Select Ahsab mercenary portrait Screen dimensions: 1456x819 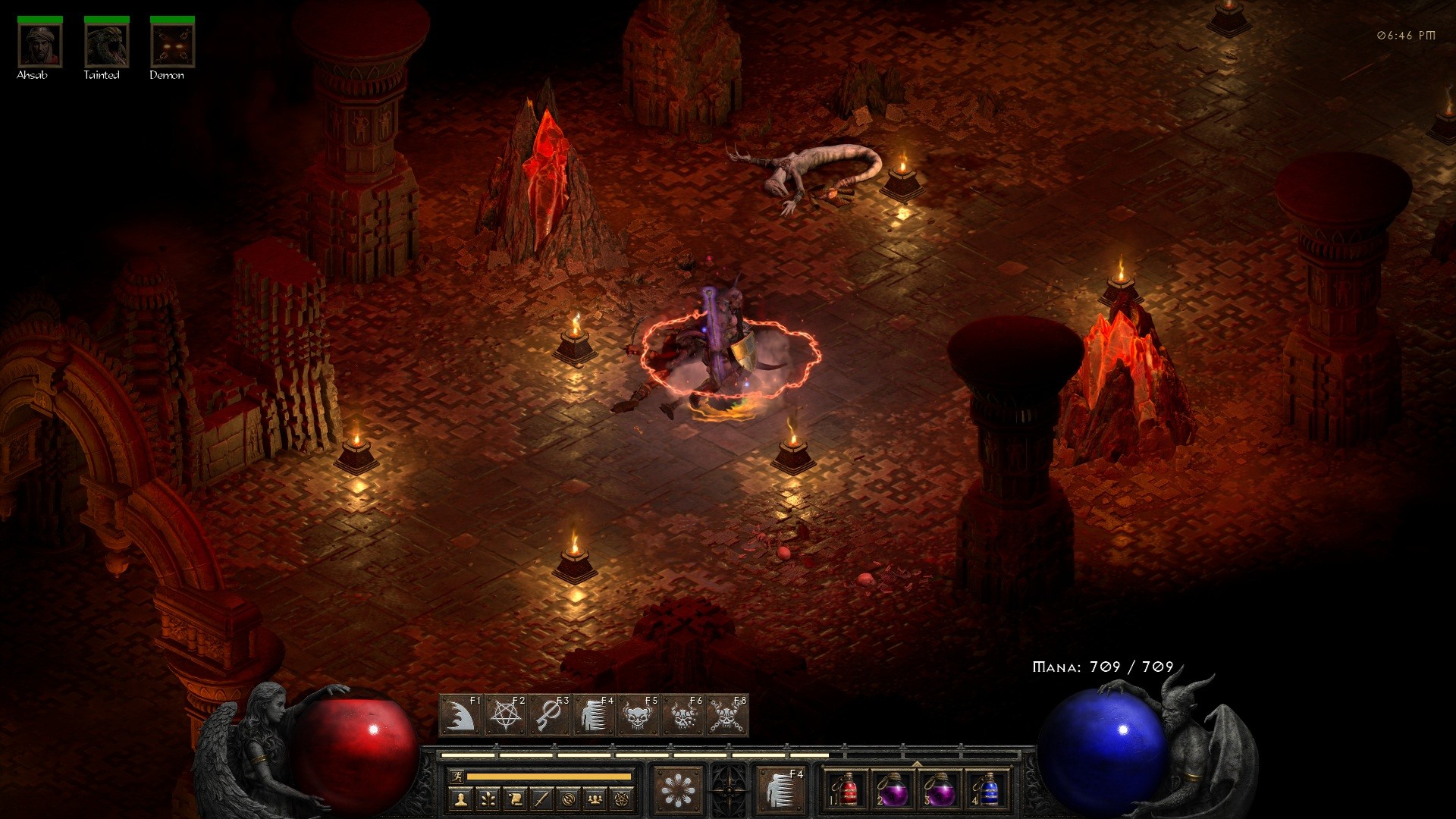[x=40, y=45]
